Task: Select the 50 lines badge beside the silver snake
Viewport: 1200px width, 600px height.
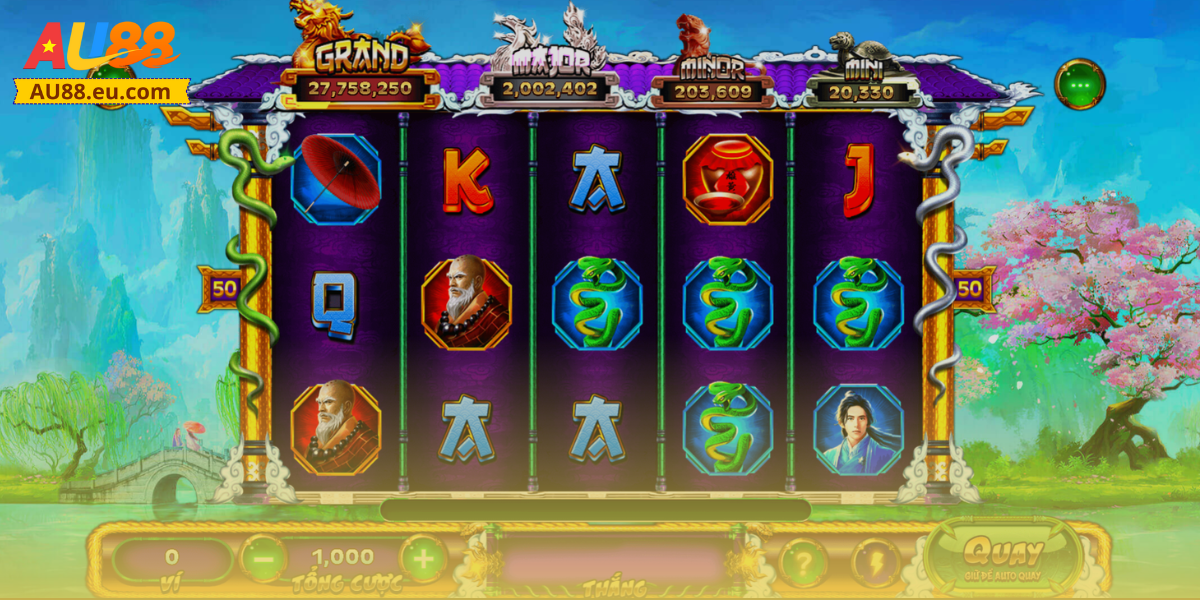Action: (x=969, y=290)
